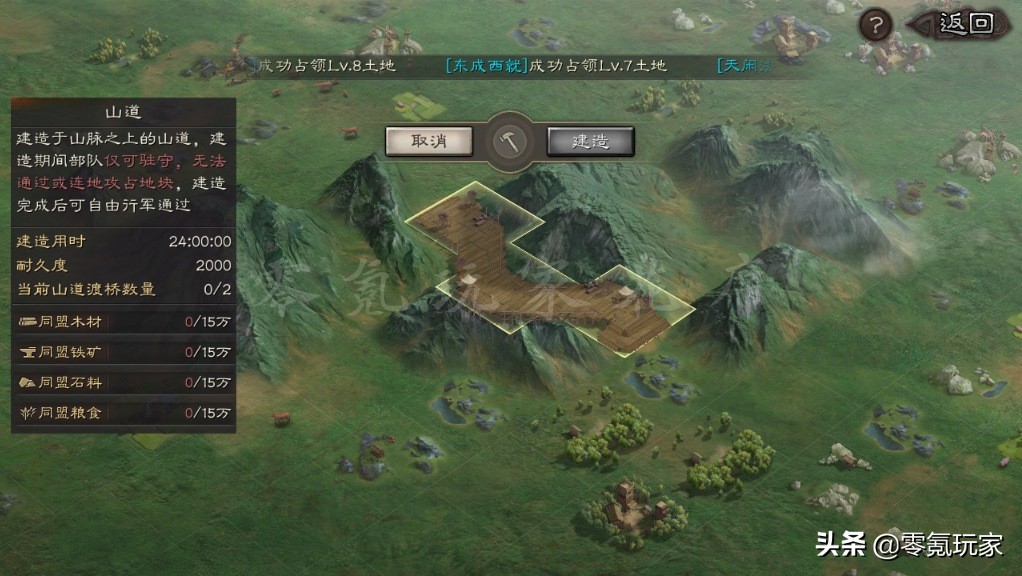Go back using the 返回 button

pos(962,23)
